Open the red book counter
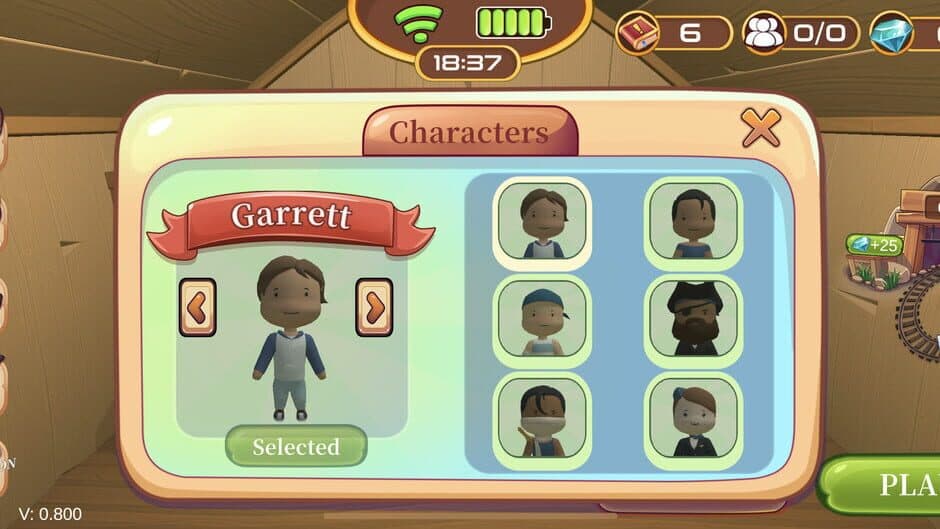 (x=636, y=33)
